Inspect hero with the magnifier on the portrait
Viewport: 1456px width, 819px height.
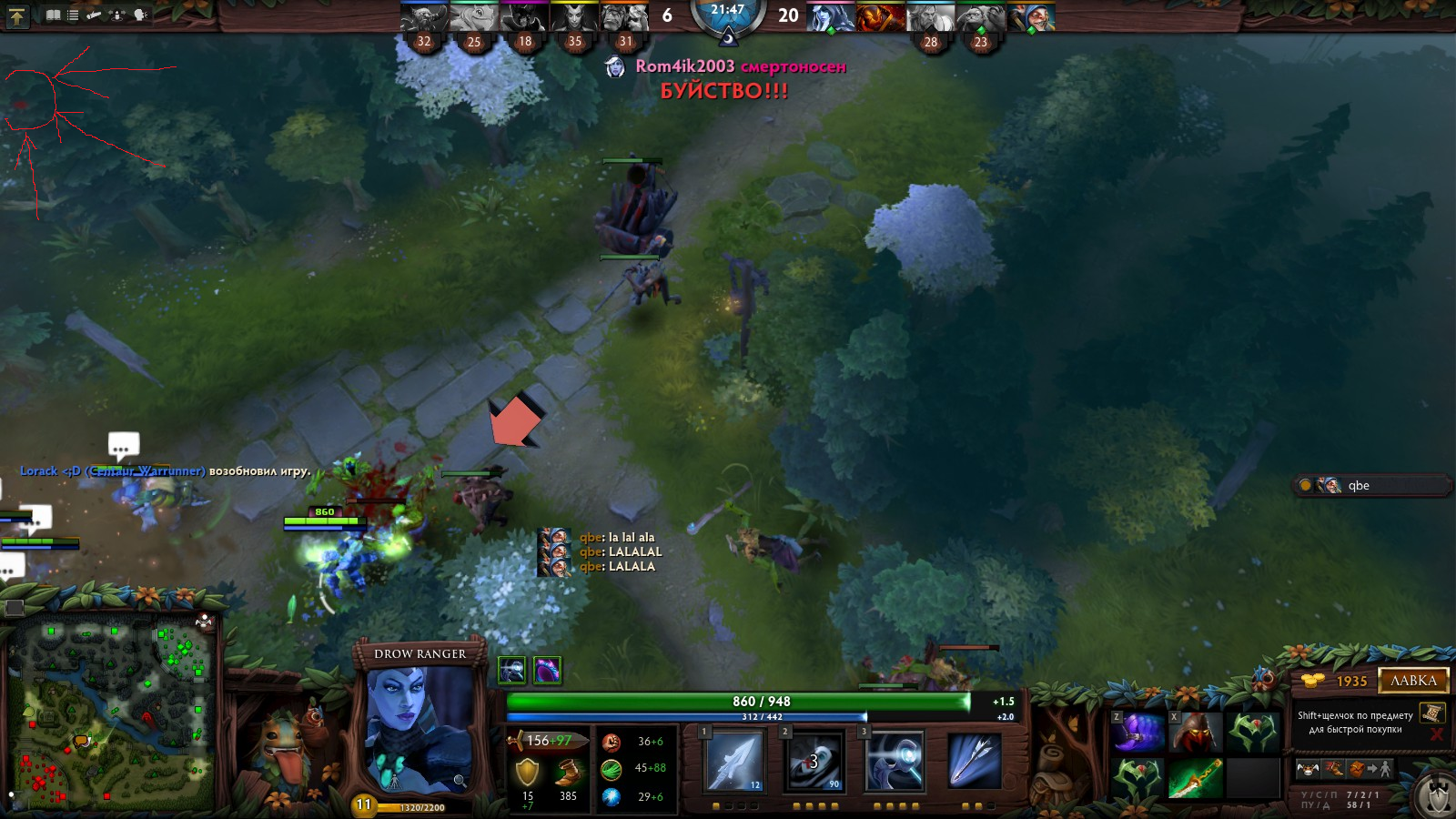point(460,780)
